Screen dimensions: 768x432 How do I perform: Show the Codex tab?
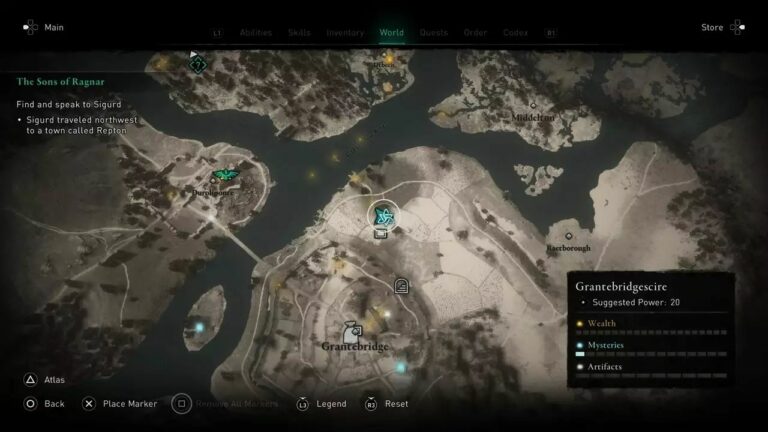[x=515, y=32]
